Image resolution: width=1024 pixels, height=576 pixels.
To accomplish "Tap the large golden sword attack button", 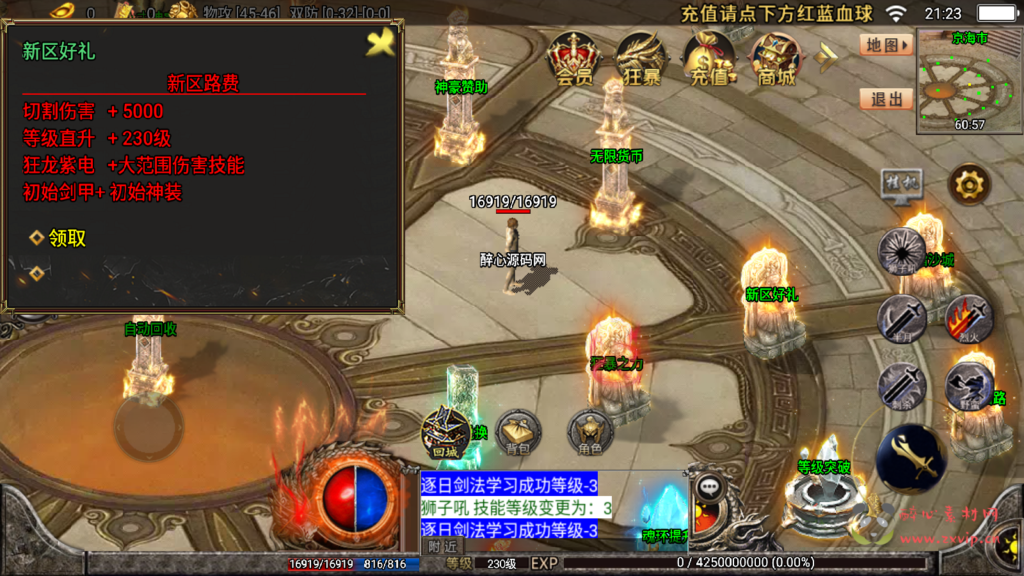I will [x=910, y=458].
